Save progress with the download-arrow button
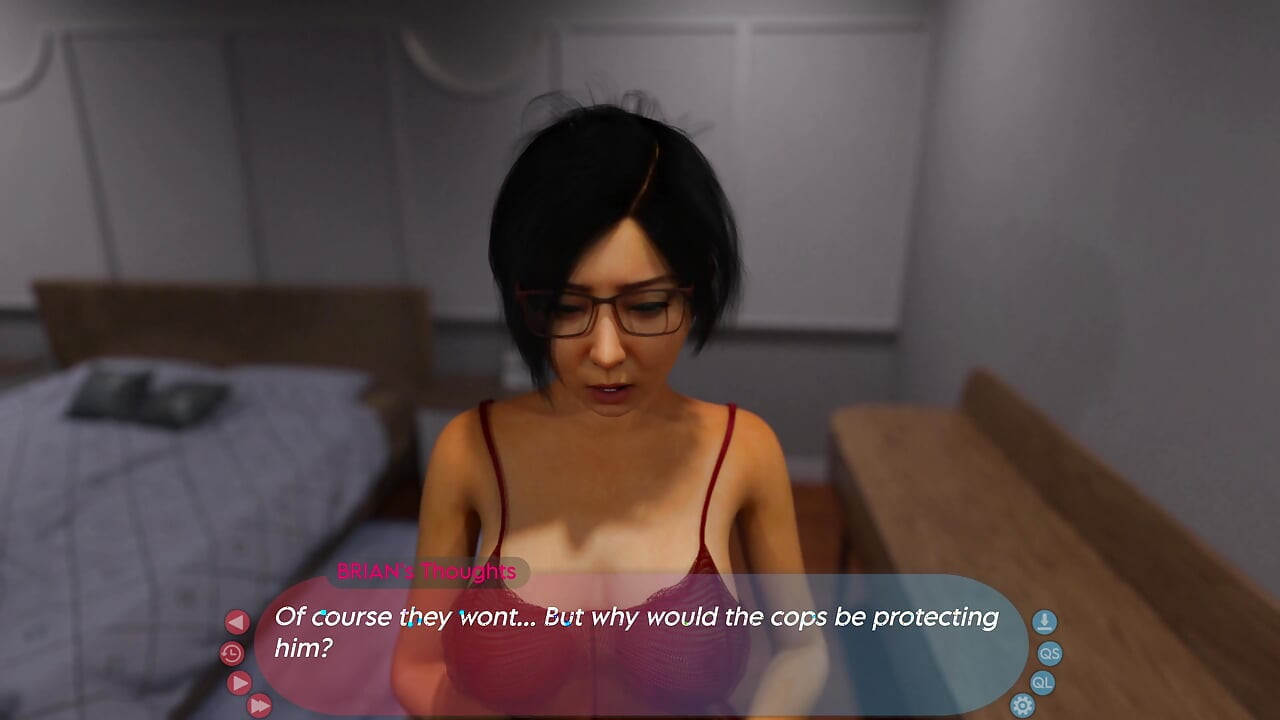1280x720 pixels. click(x=1044, y=621)
